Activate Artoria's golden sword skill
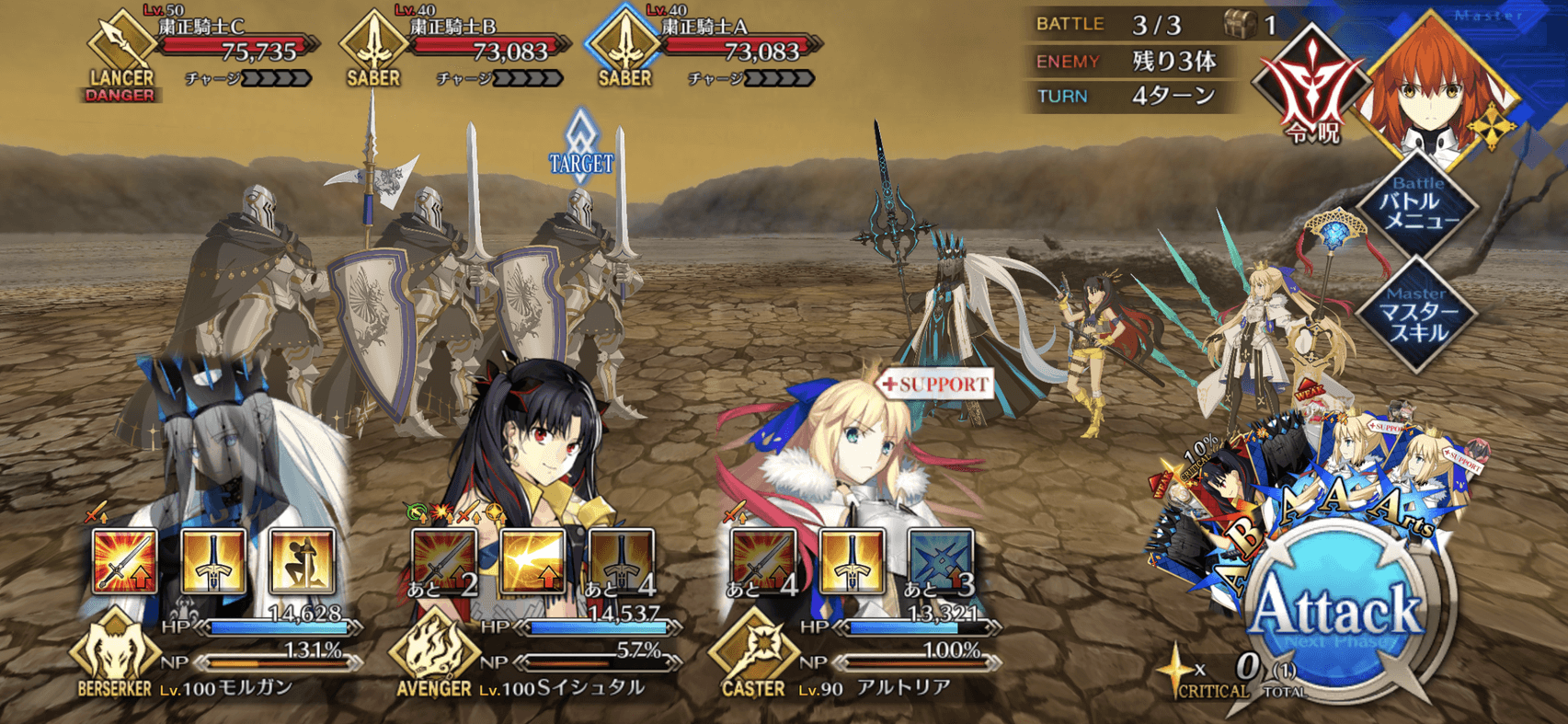This screenshot has height=724, width=1568. [x=852, y=560]
